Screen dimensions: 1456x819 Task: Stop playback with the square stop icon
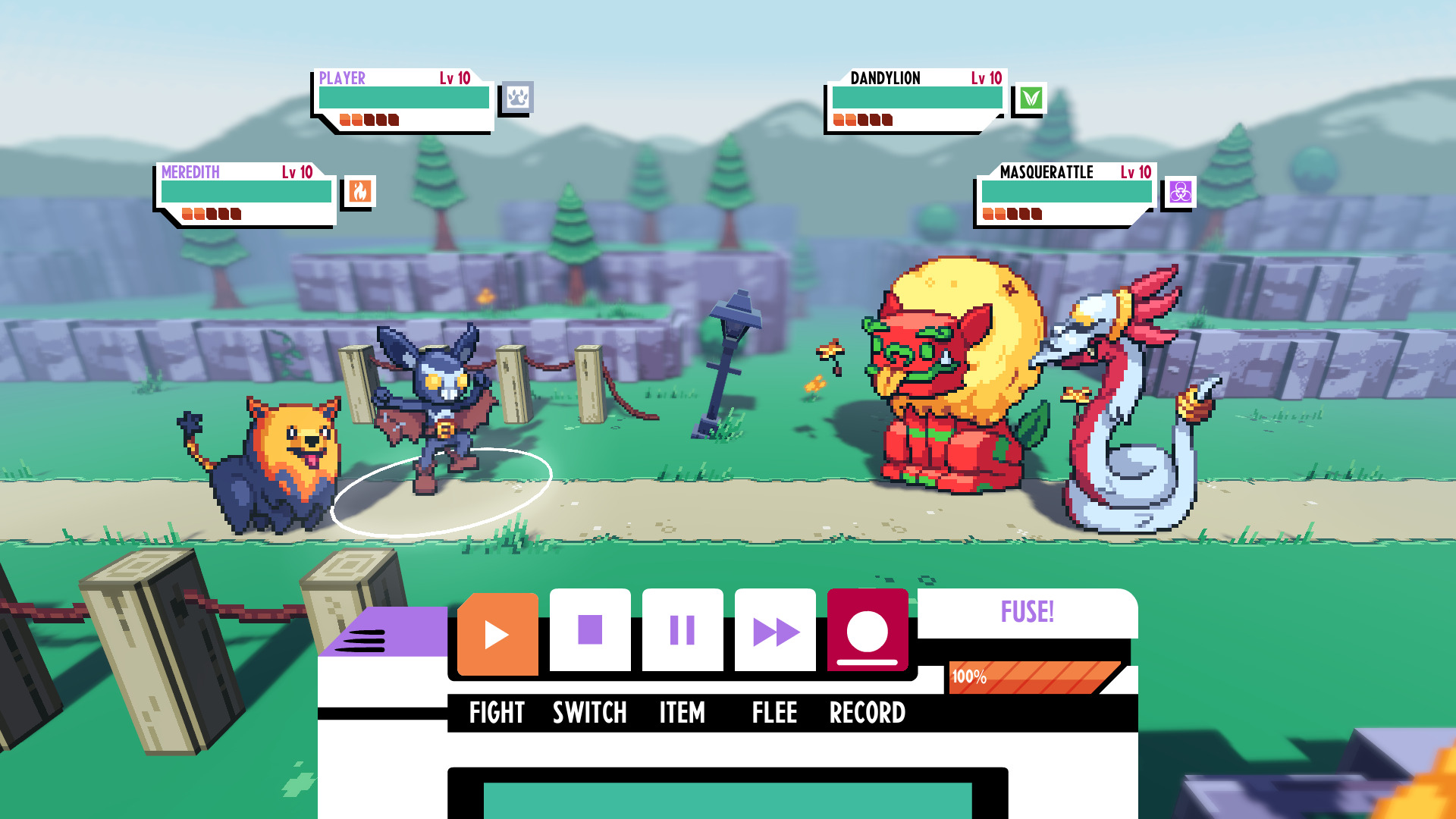click(x=589, y=629)
